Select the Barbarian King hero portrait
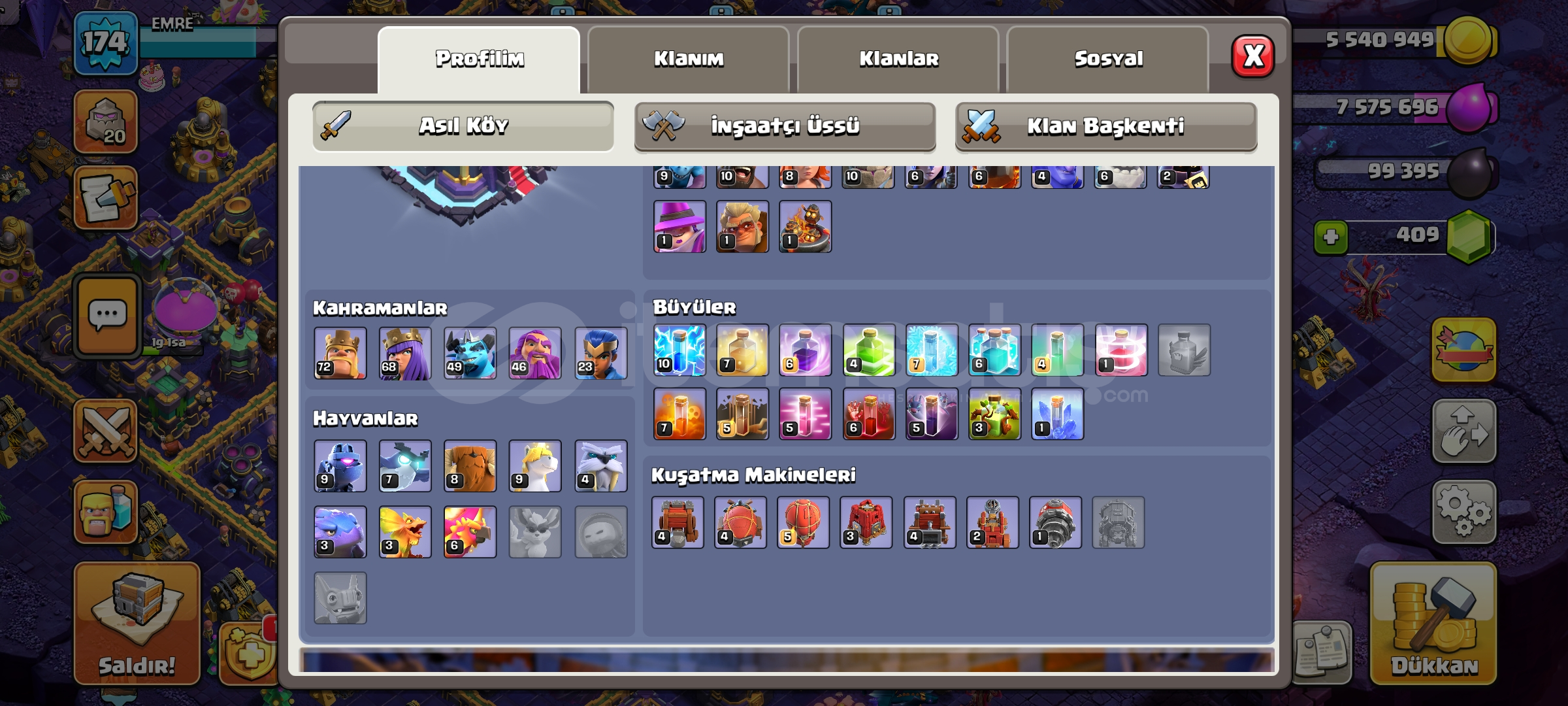The width and height of the screenshot is (1568, 706). [340, 353]
